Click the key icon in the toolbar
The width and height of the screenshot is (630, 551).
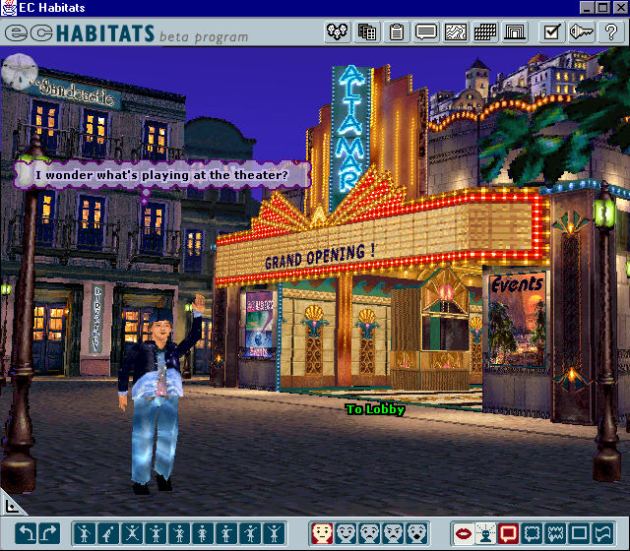(x=581, y=32)
